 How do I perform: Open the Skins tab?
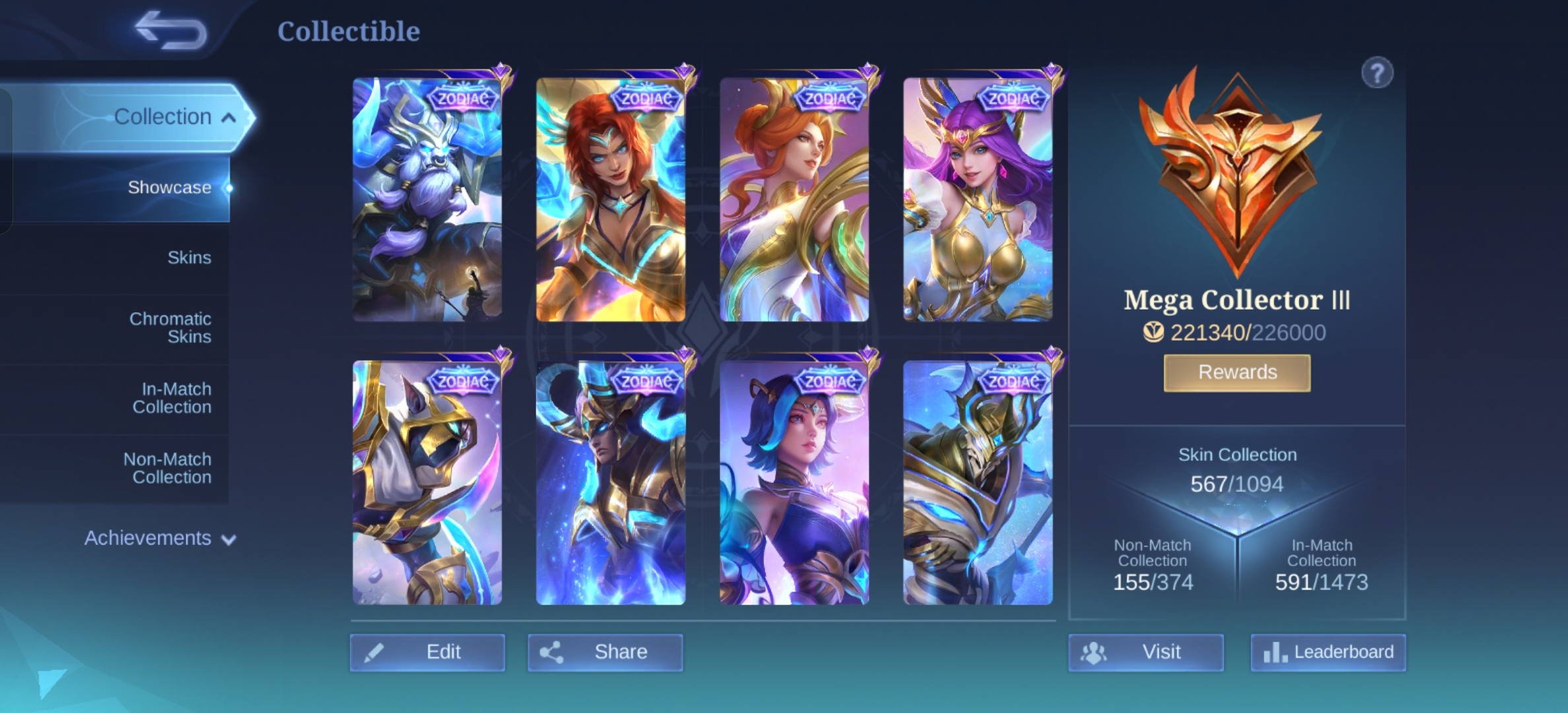[189, 257]
